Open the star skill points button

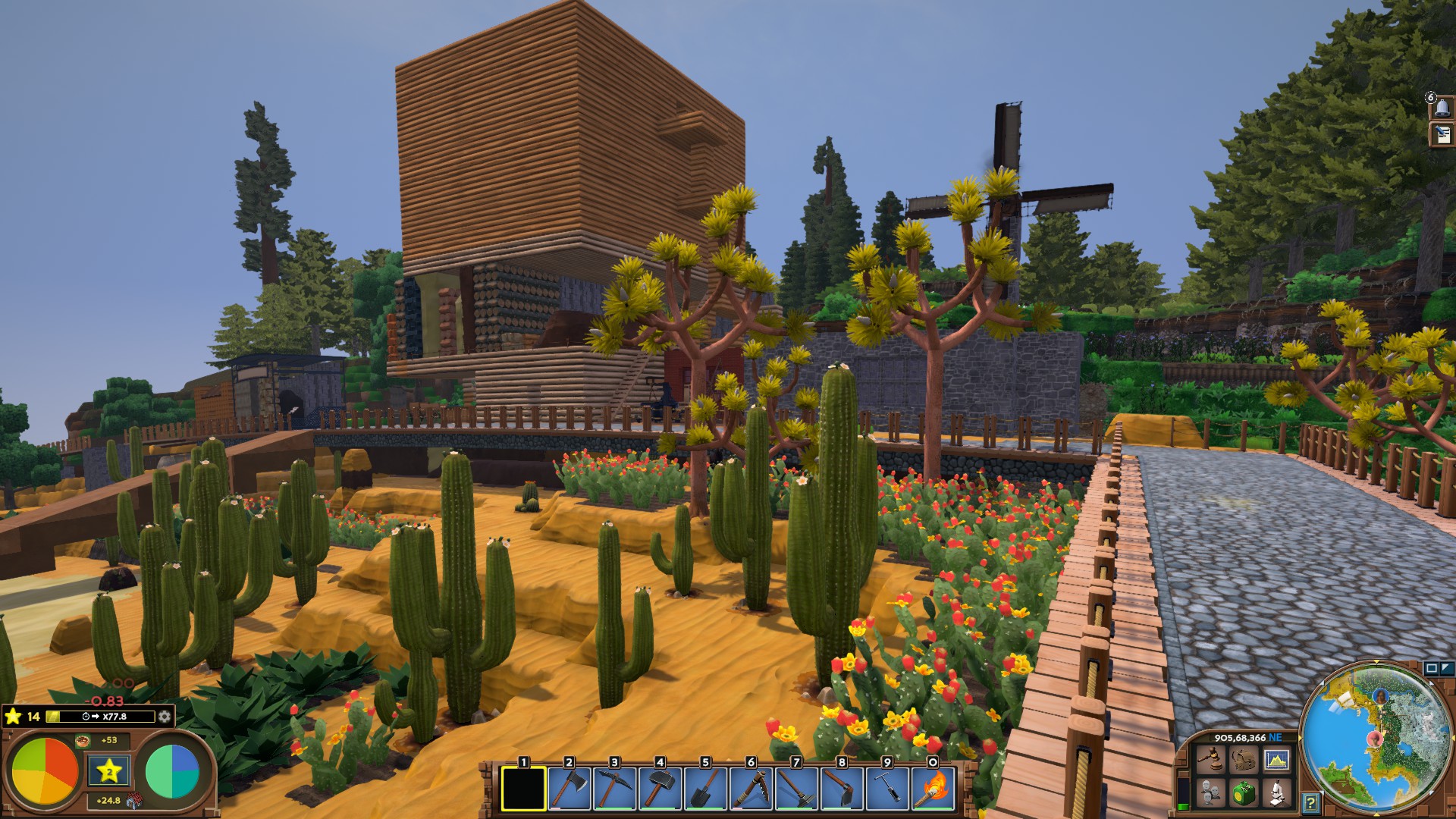pyautogui.click(x=108, y=772)
